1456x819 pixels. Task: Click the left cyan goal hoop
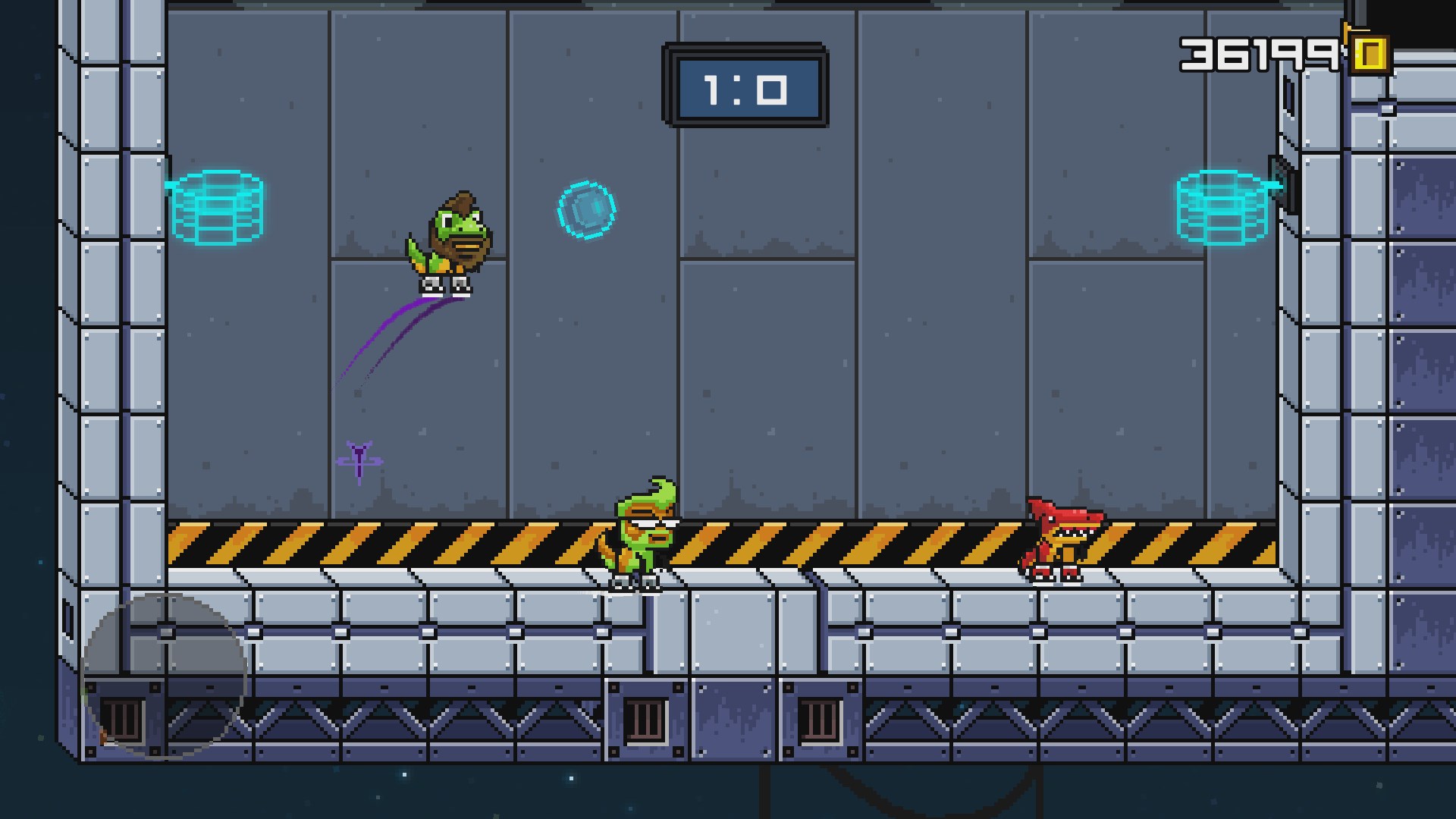(x=216, y=209)
